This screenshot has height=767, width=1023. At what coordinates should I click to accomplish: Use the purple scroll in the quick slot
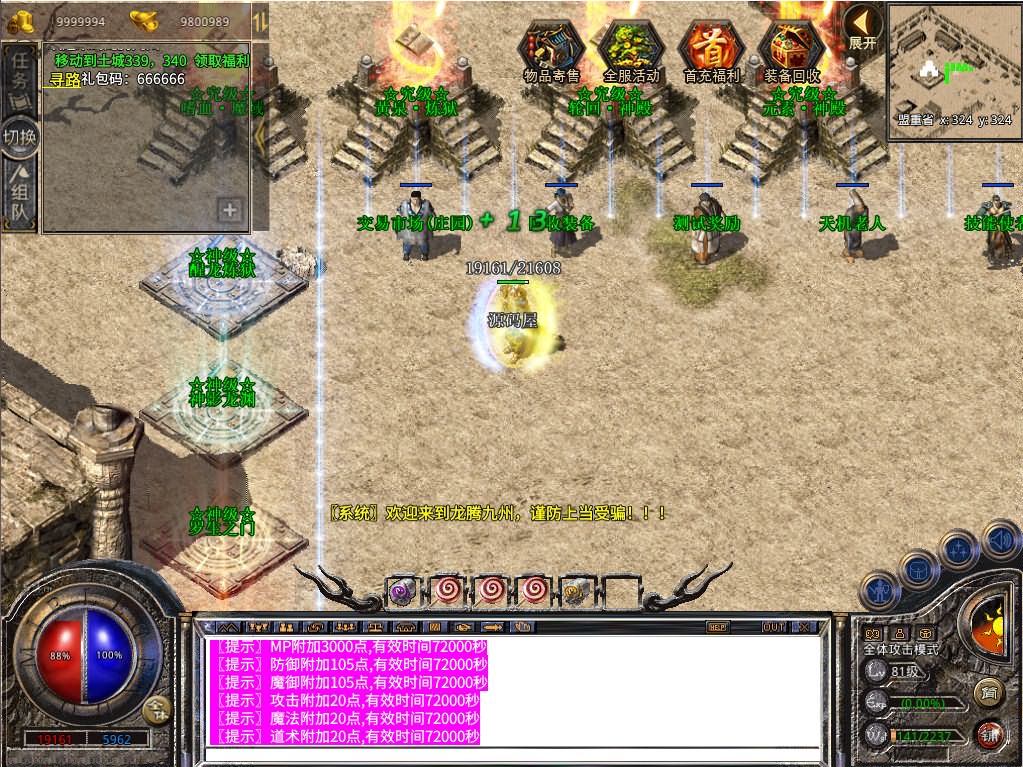click(x=403, y=590)
